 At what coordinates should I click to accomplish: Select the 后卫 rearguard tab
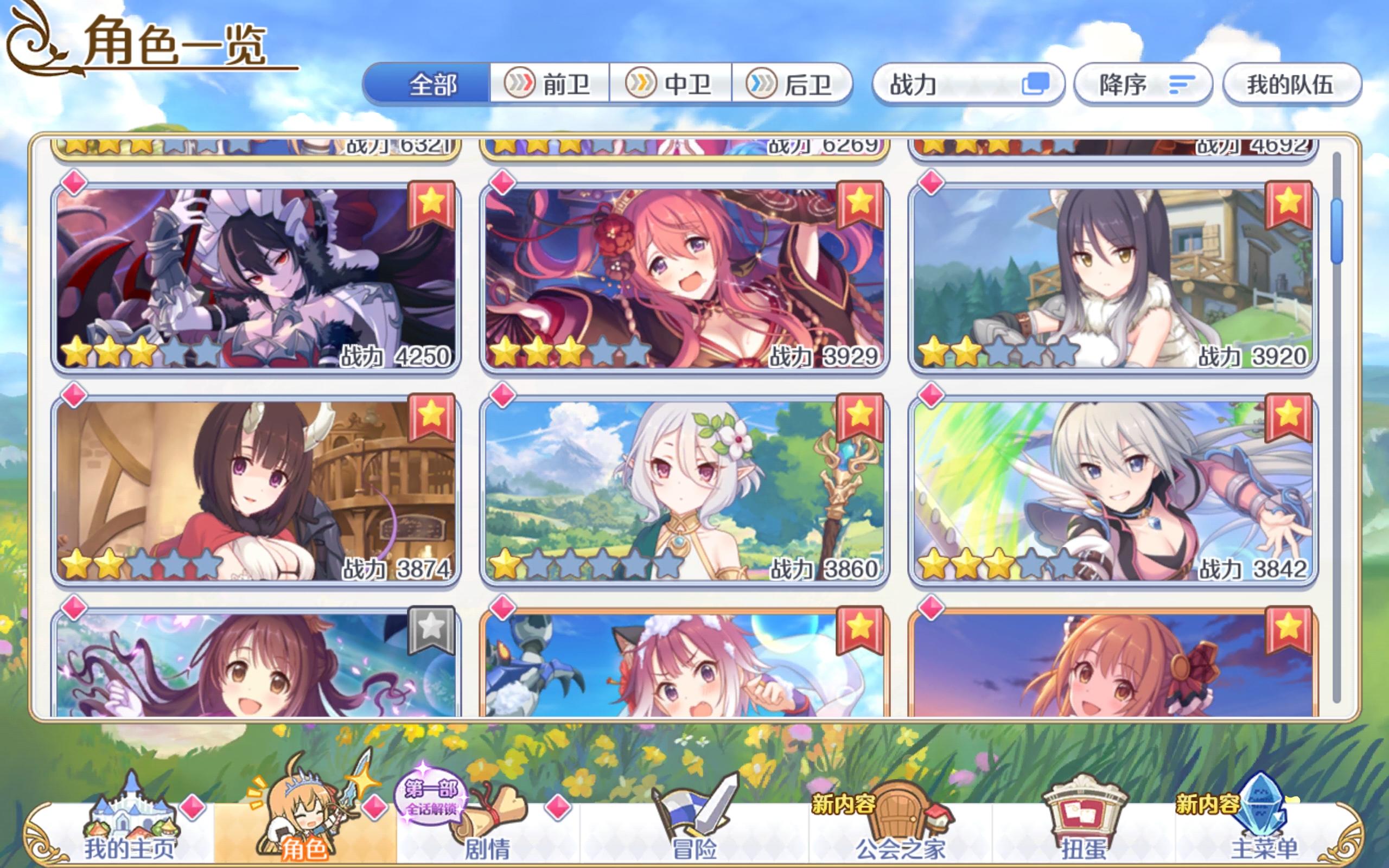tap(792, 85)
